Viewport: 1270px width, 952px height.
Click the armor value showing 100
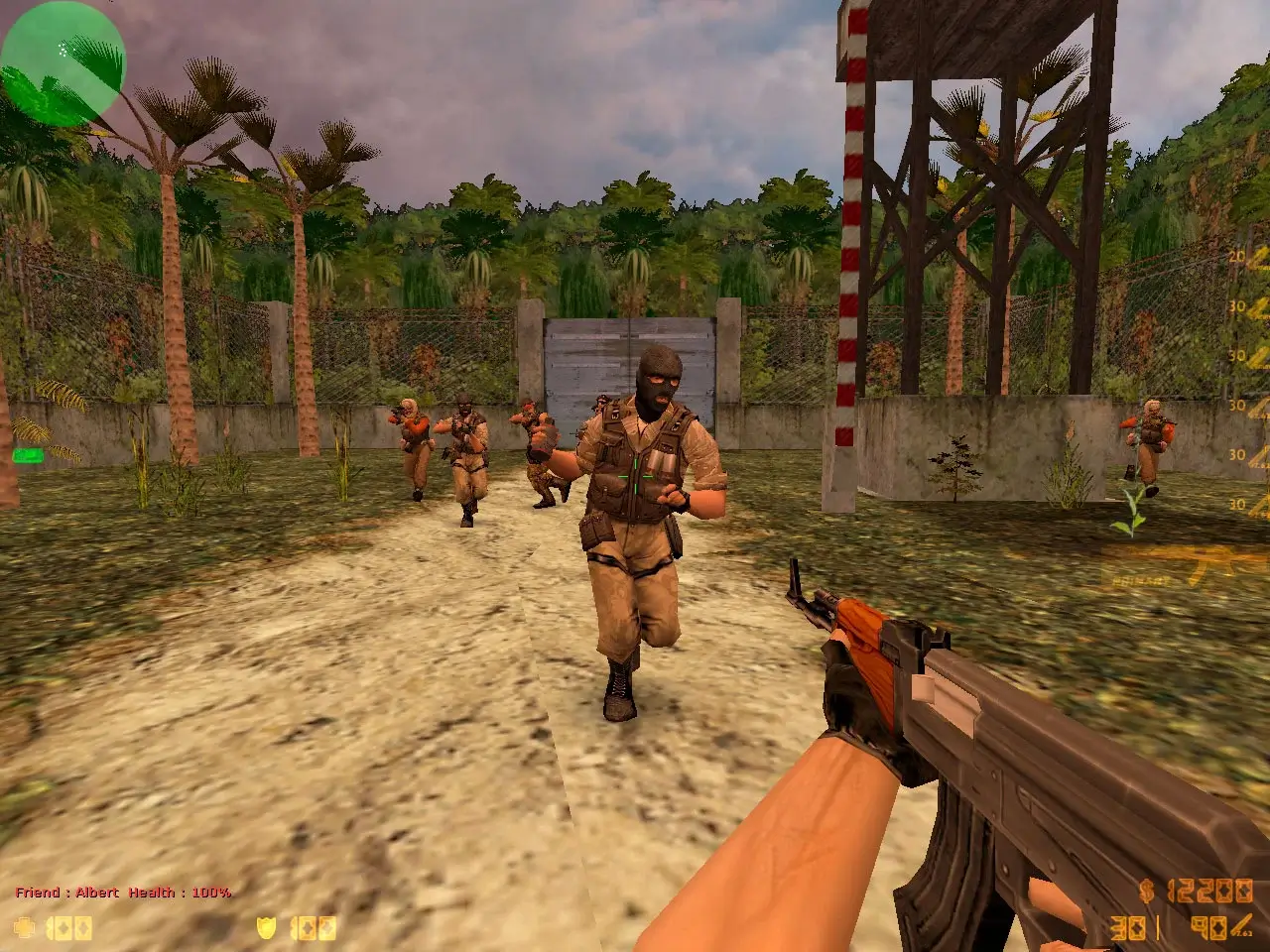(313, 927)
